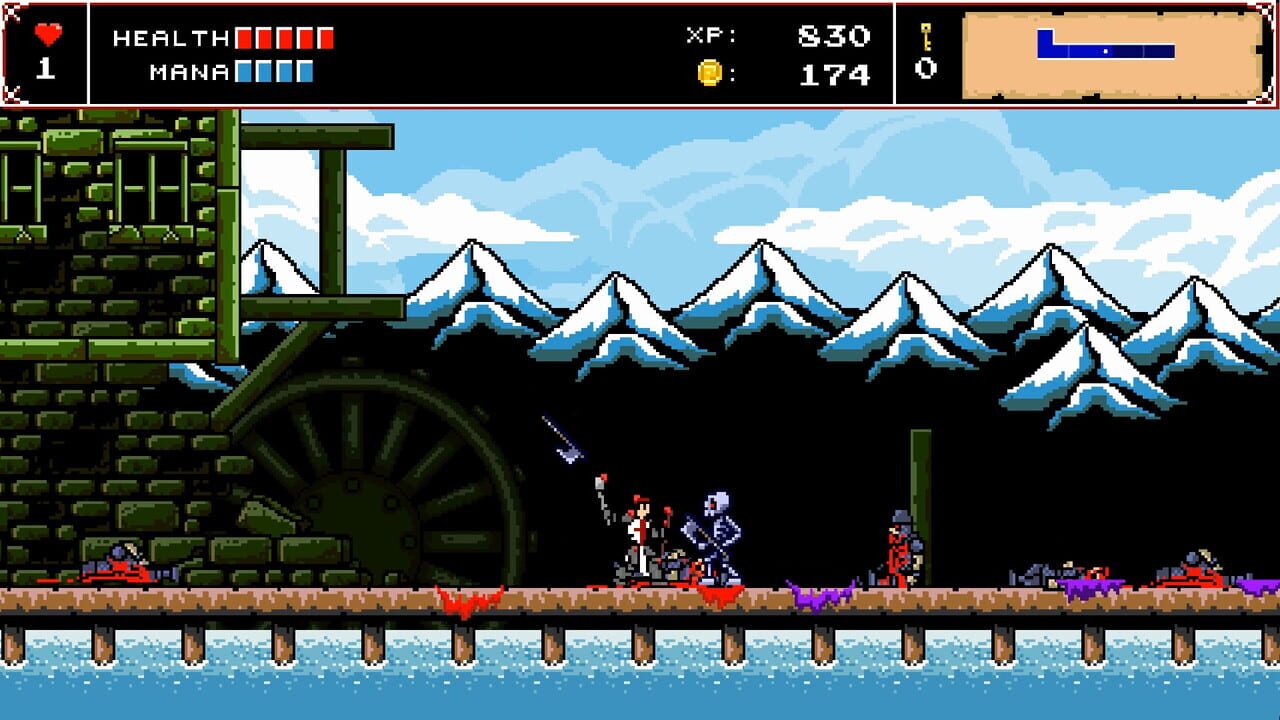Click the XP label in the HUD

(710, 34)
